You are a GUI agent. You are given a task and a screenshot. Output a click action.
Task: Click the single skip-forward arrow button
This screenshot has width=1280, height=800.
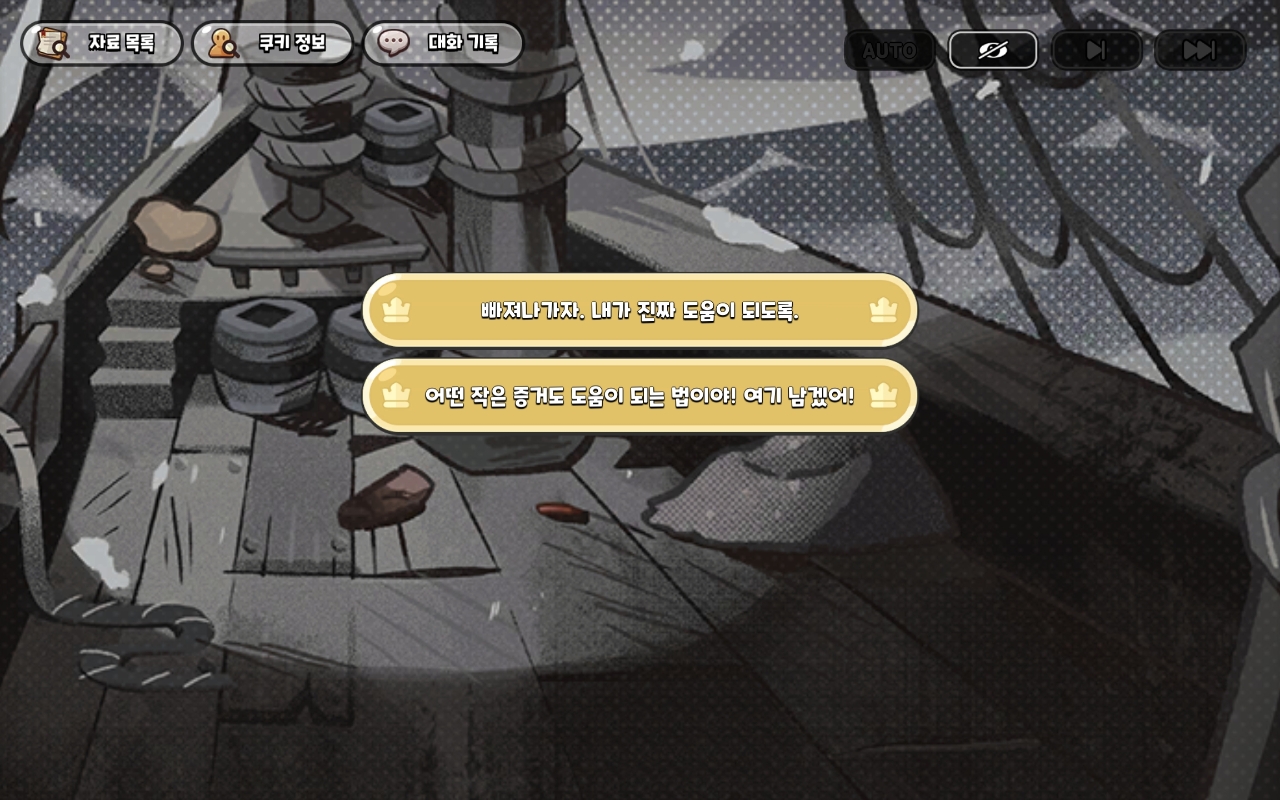(1096, 50)
